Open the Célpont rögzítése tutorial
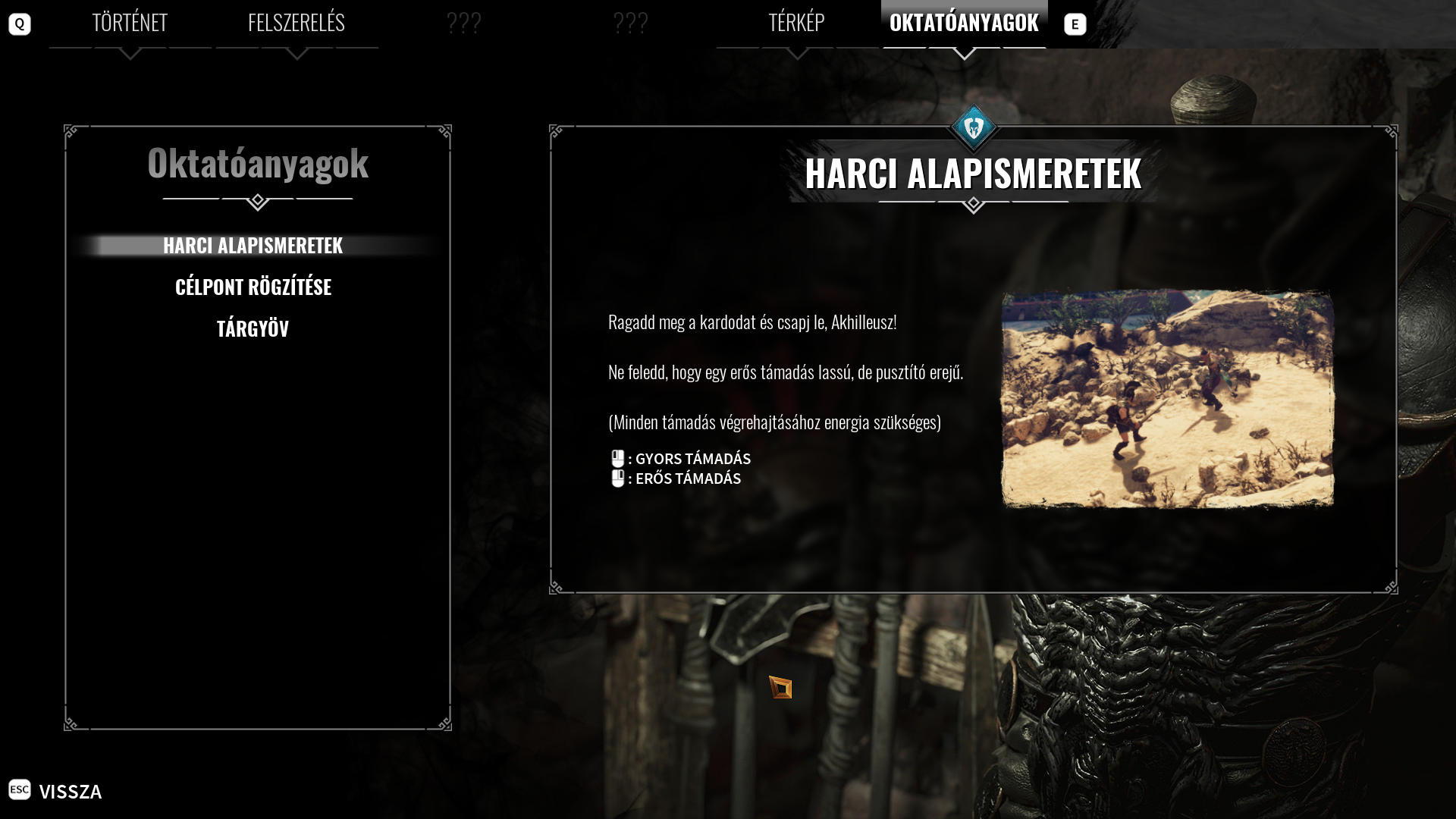The width and height of the screenshot is (1456, 819). [253, 287]
